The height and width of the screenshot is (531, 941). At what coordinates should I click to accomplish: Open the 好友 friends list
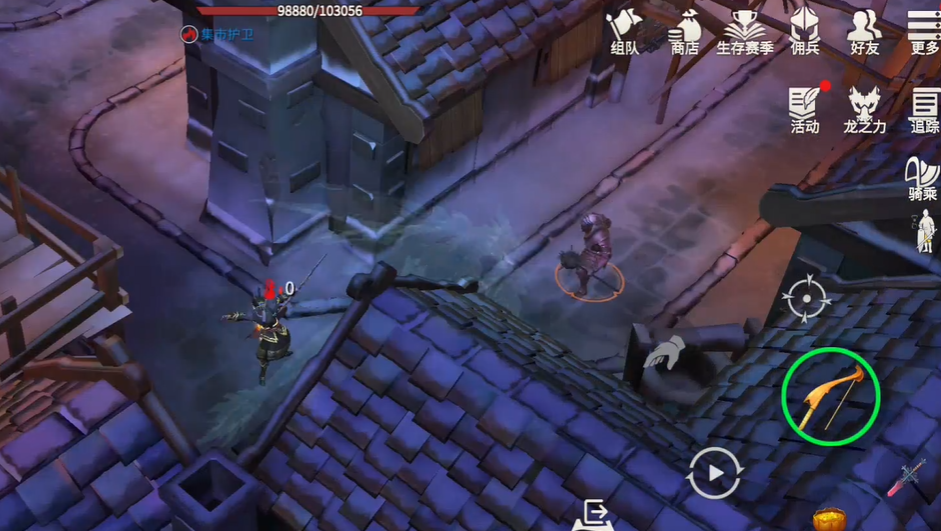864,30
